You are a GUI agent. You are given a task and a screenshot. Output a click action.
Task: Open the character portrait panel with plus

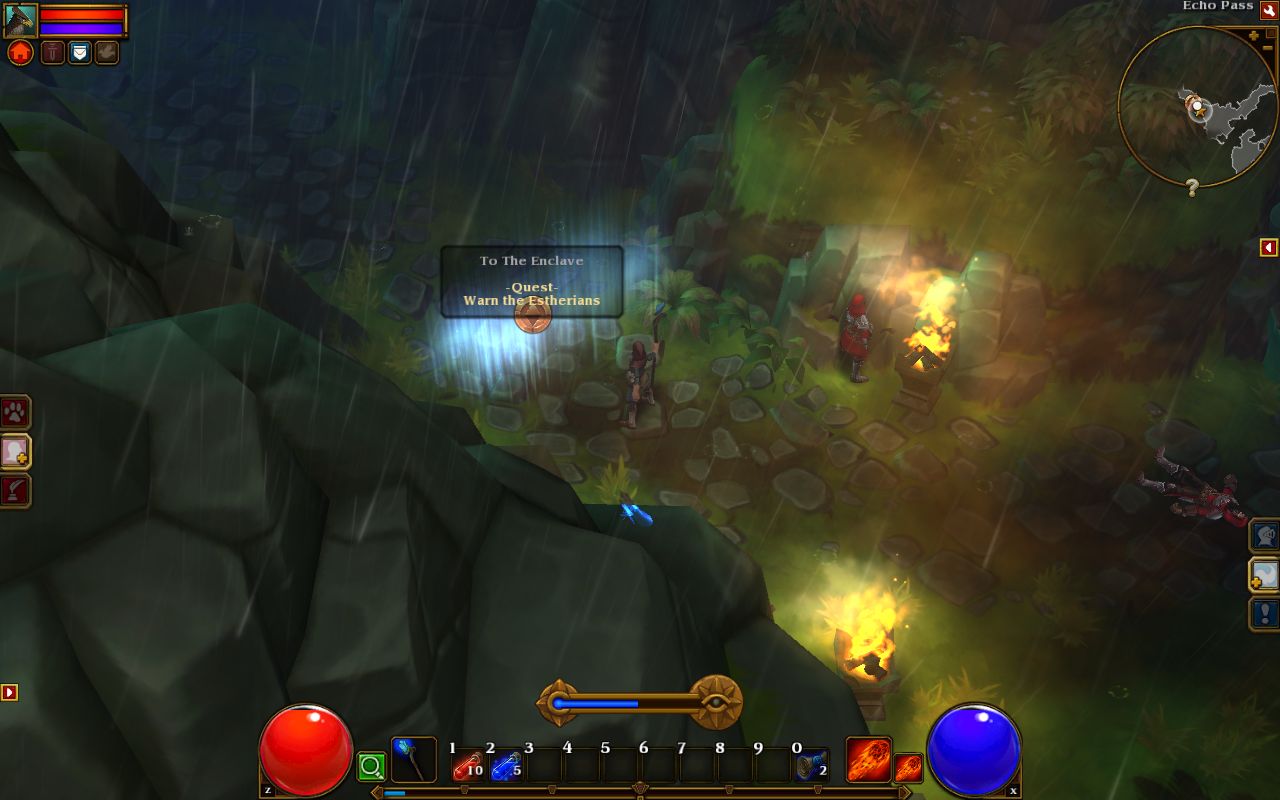tap(15, 452)
